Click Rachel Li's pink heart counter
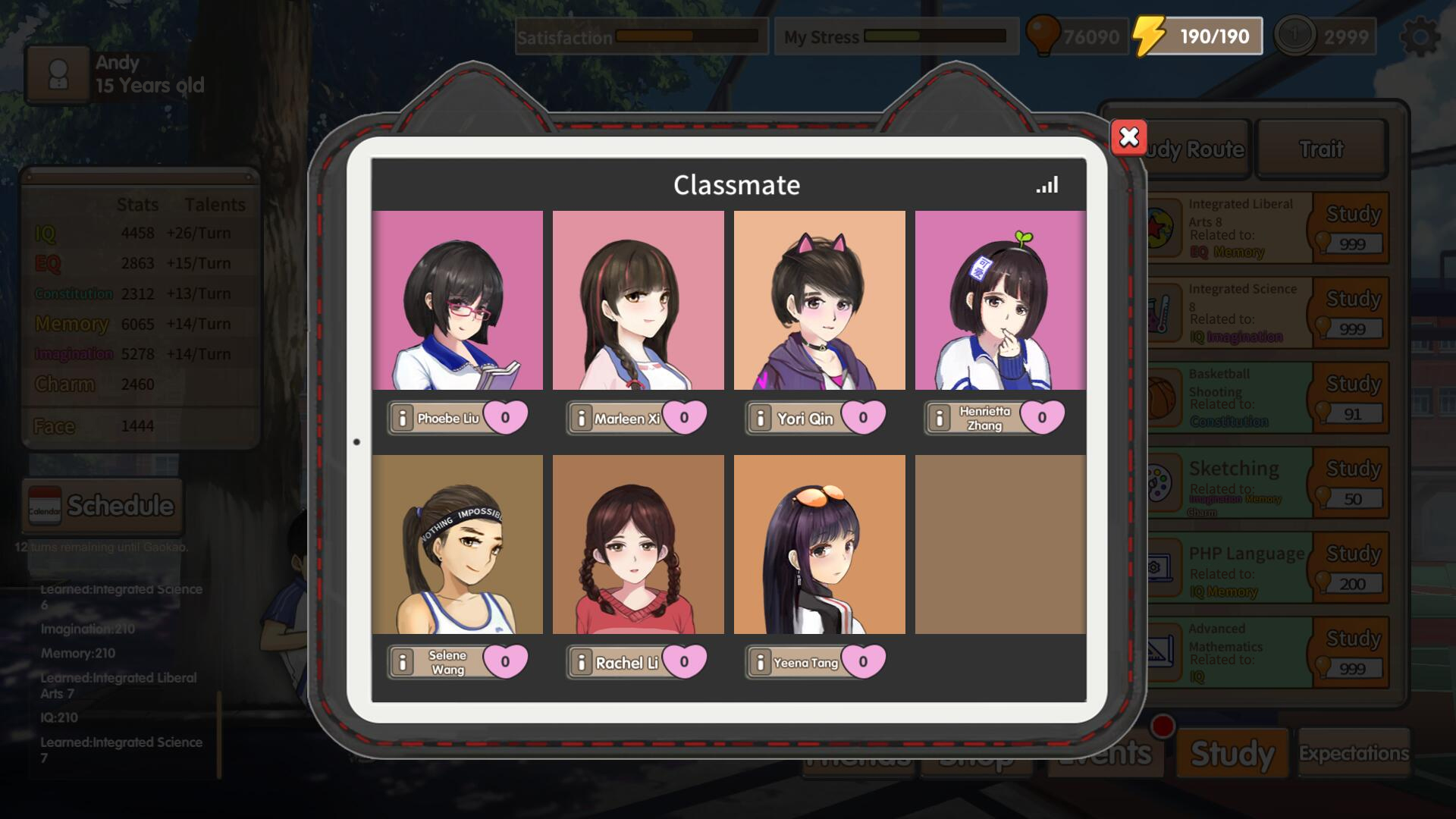1456x819 pixels. [684, 661]
